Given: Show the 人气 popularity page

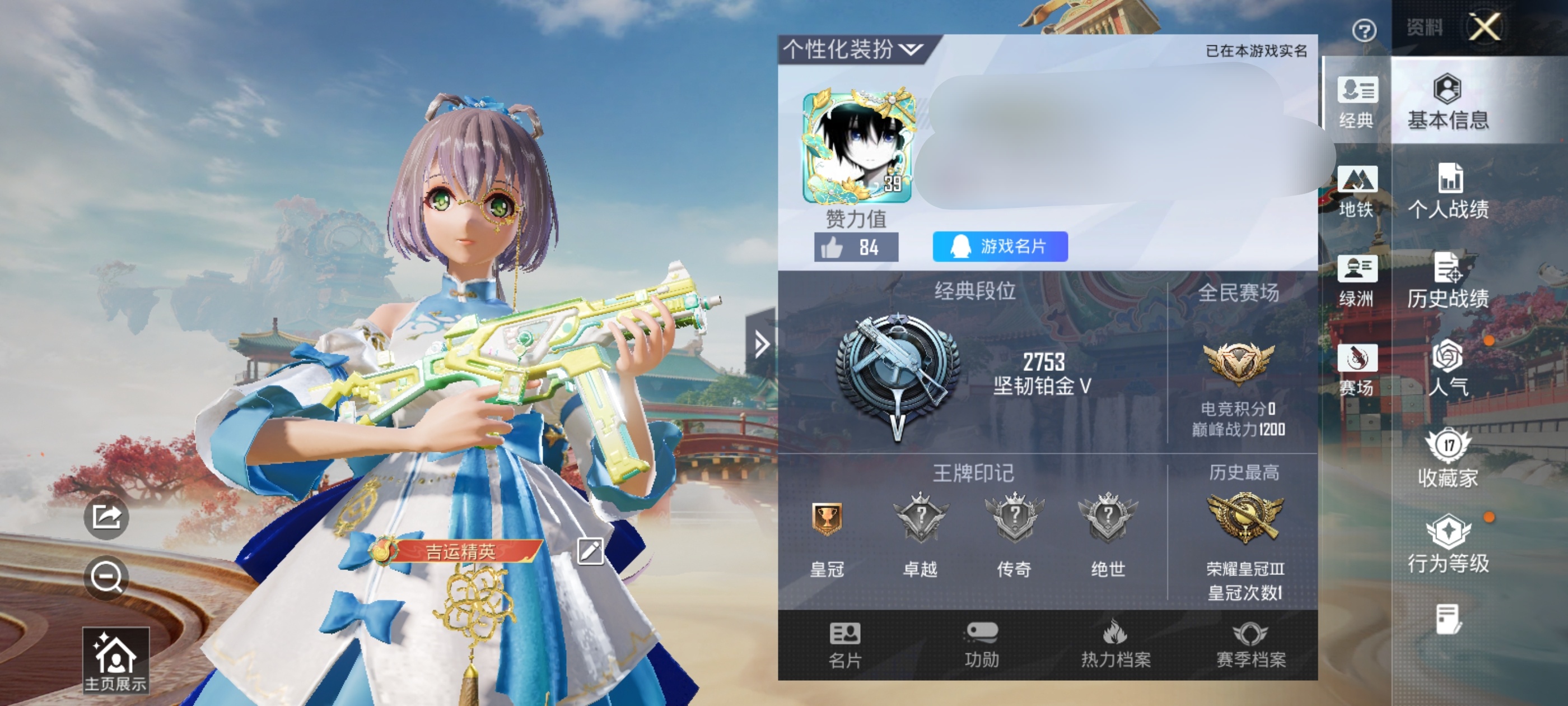Looking at the screenshot, I should pos(1448,369).
